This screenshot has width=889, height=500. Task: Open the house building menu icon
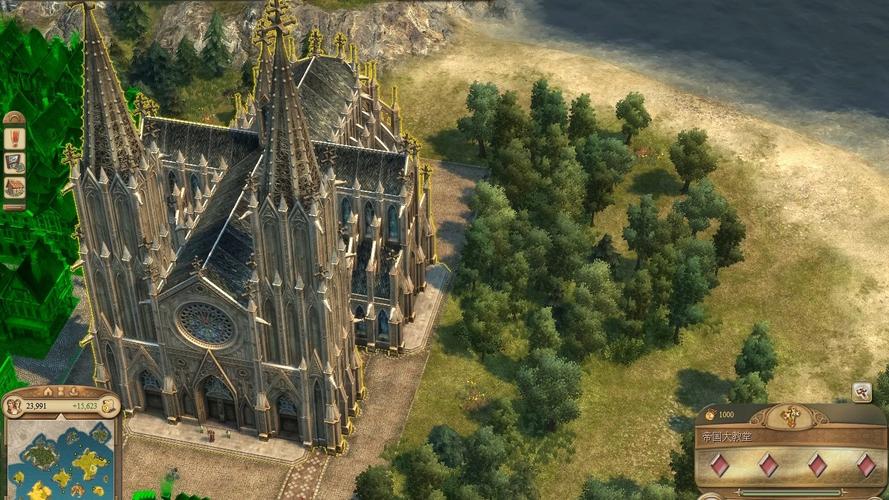point(14,187)
